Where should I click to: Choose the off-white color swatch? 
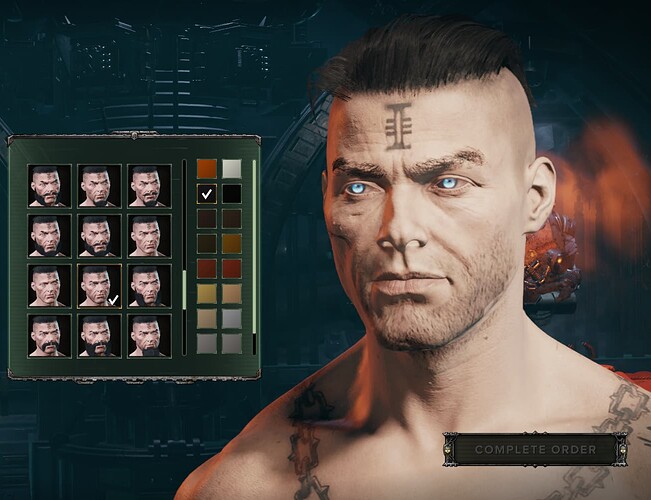(231, 169)
